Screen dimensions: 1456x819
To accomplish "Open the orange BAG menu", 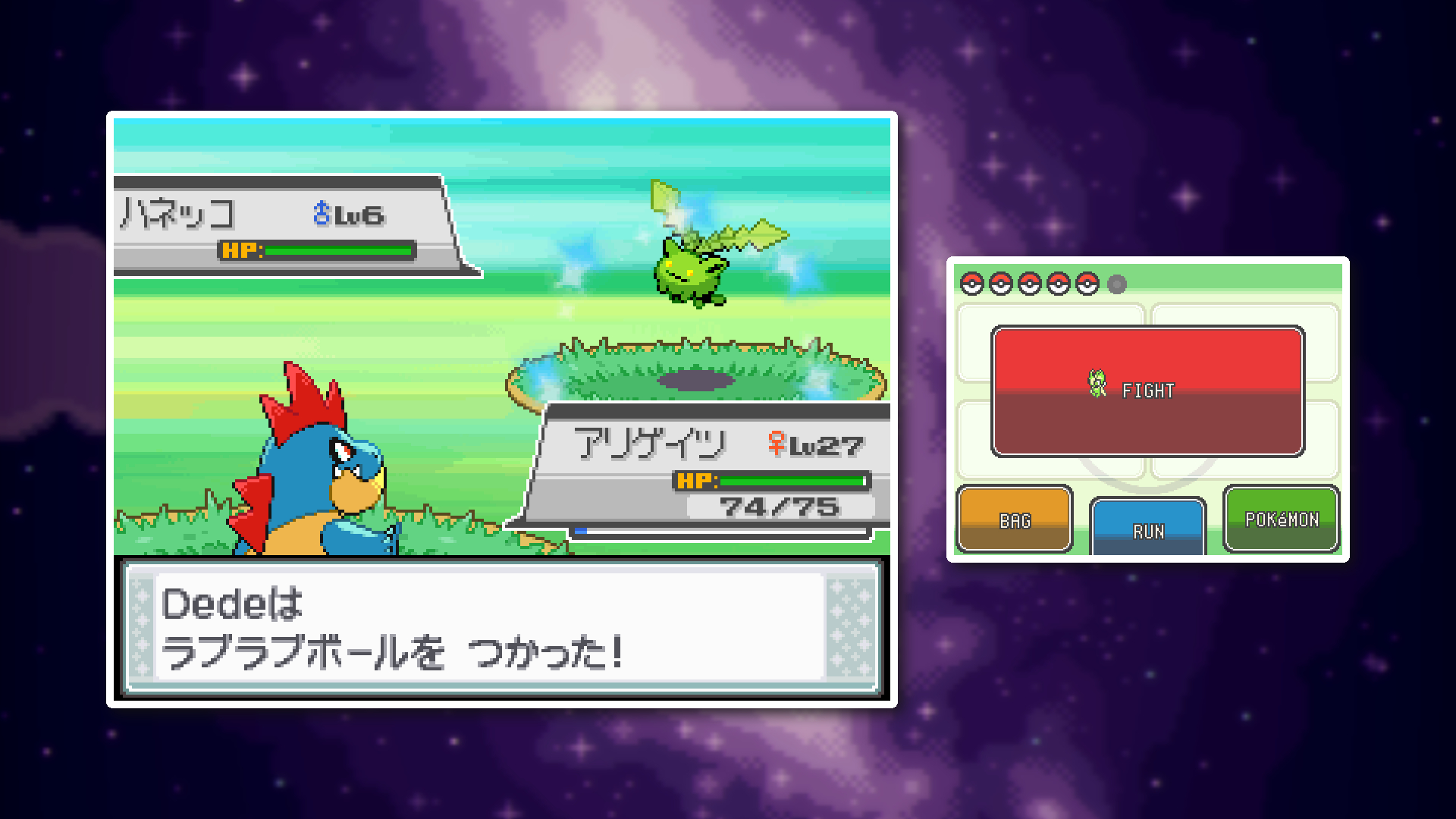I will point(1015,519).
